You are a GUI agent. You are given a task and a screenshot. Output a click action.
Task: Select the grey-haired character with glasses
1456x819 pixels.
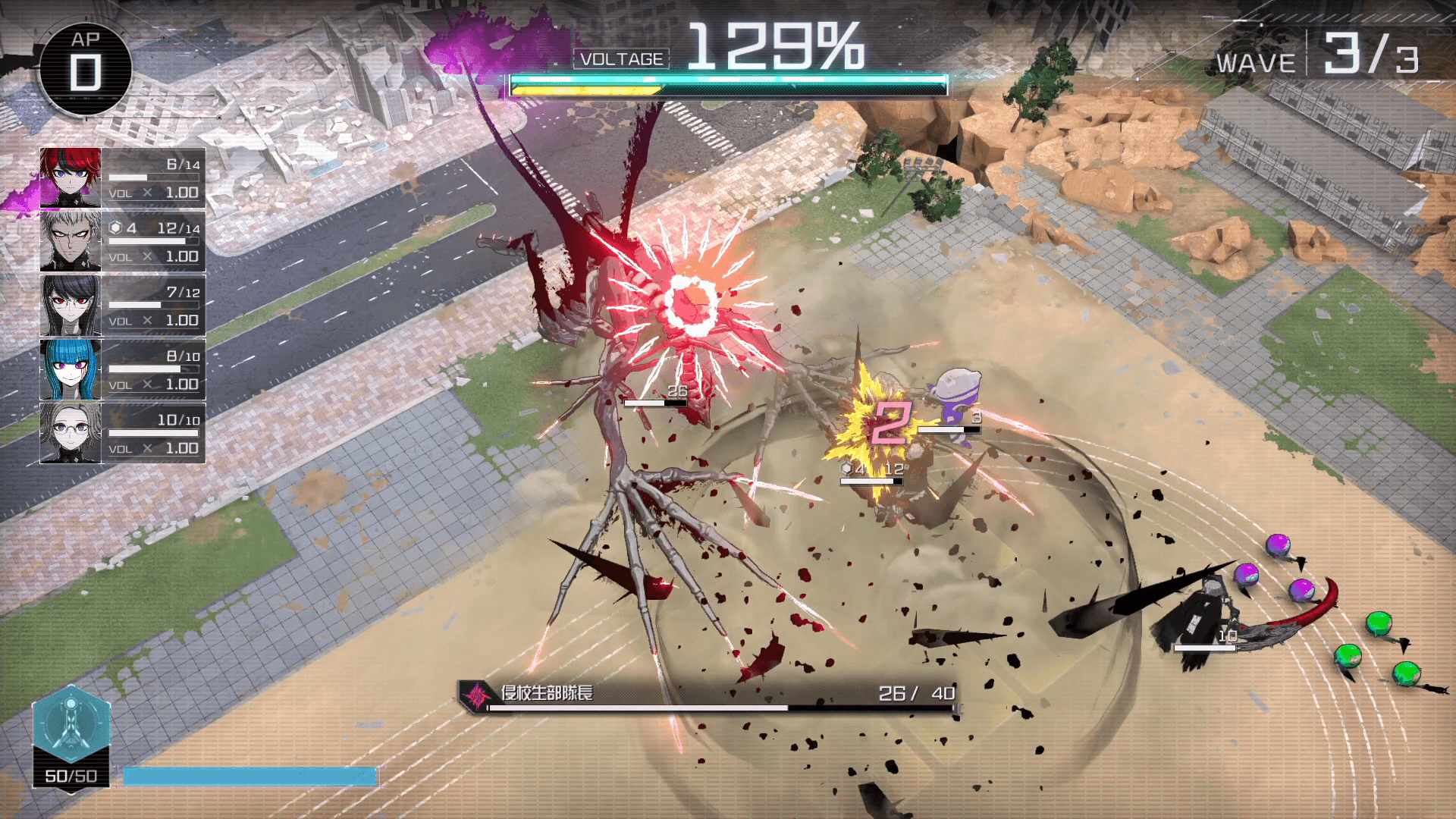[71, 433]
